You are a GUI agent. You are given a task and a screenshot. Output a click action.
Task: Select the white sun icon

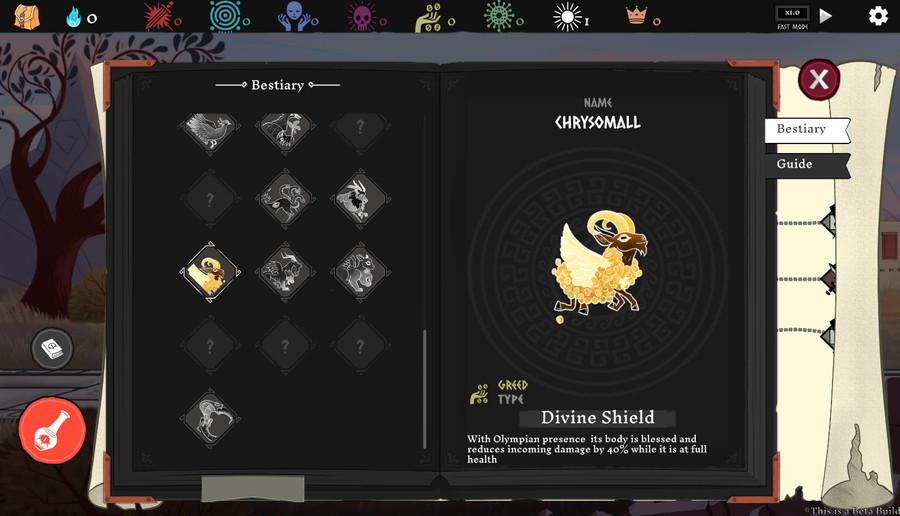[568, 16]
